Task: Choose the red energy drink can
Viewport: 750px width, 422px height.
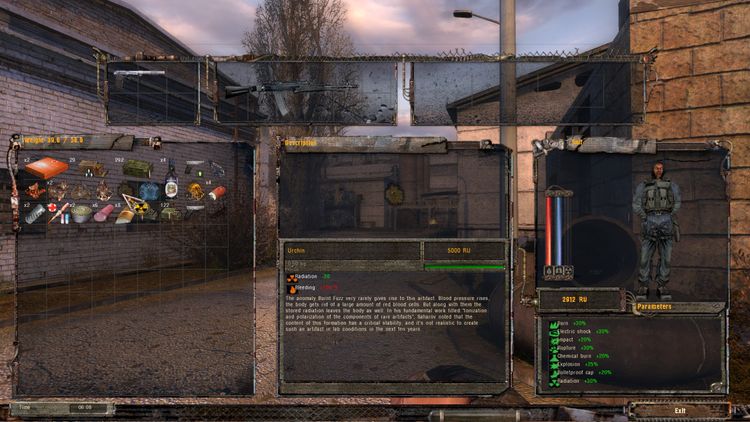Action: click(x=216, y=192)
